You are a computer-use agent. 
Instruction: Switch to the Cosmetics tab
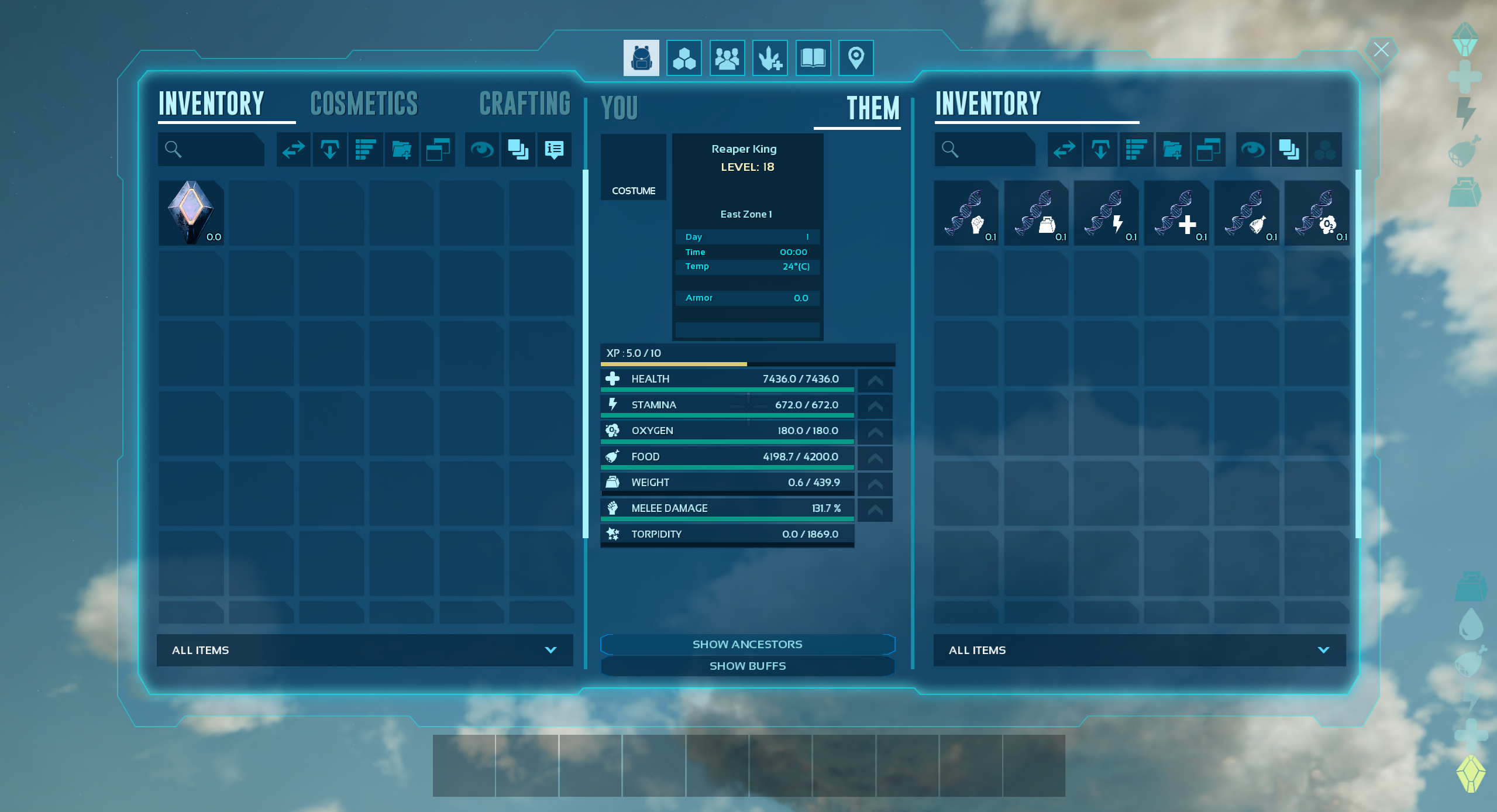pyautogui.click(x=364, y=104)
